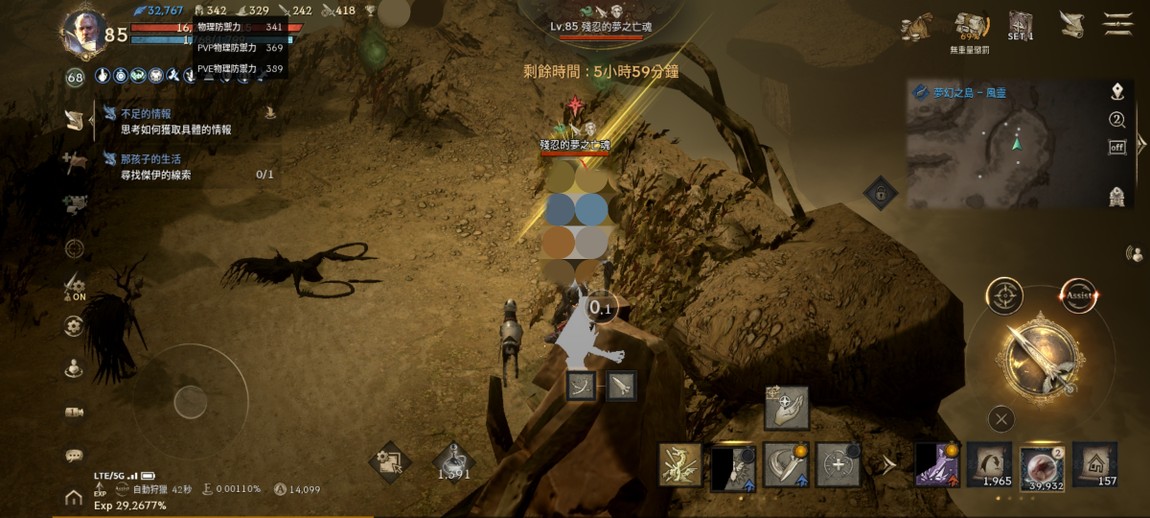Click the minimap magnifier zoom button
The height and width of the screenshot is (518, 1150).
(1117, 120)
